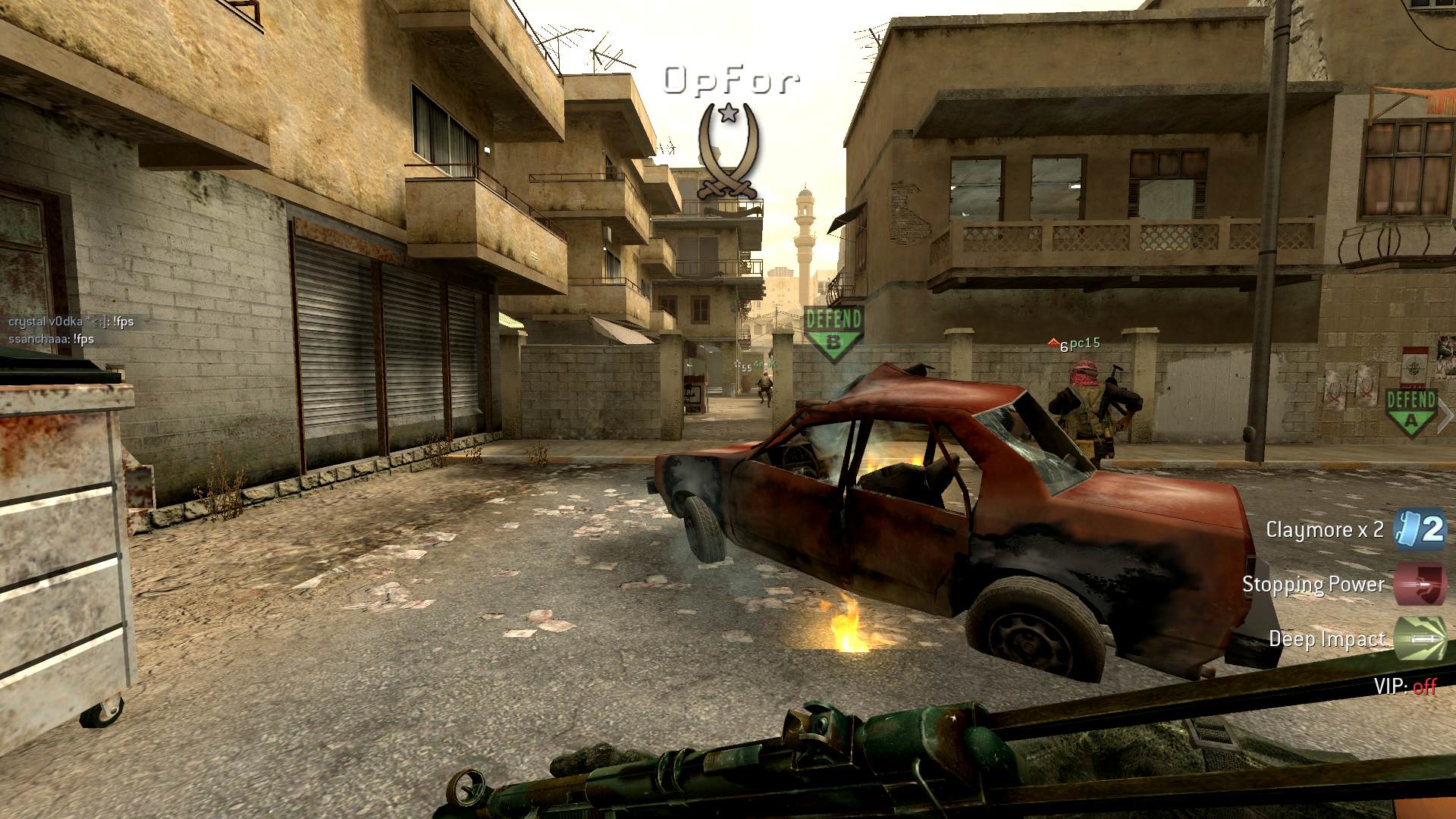Click the Deep Impact perk icon

point(1420,639)
